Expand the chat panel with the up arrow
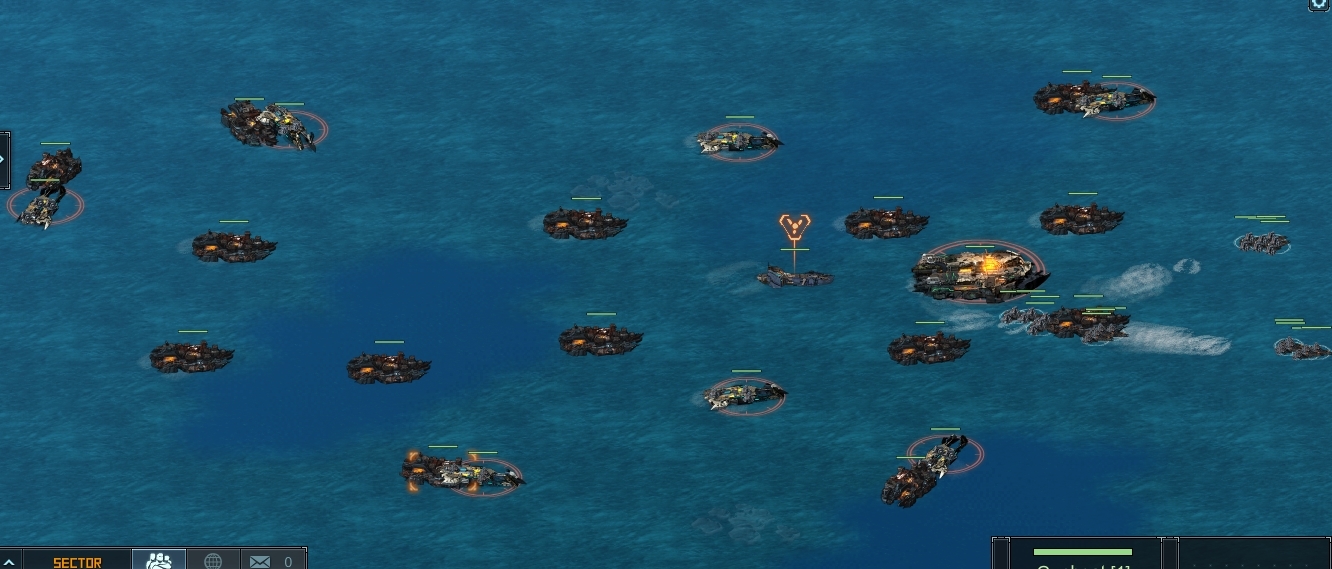Viewport: 1332px width, 569px height. (x=9, y=562)
